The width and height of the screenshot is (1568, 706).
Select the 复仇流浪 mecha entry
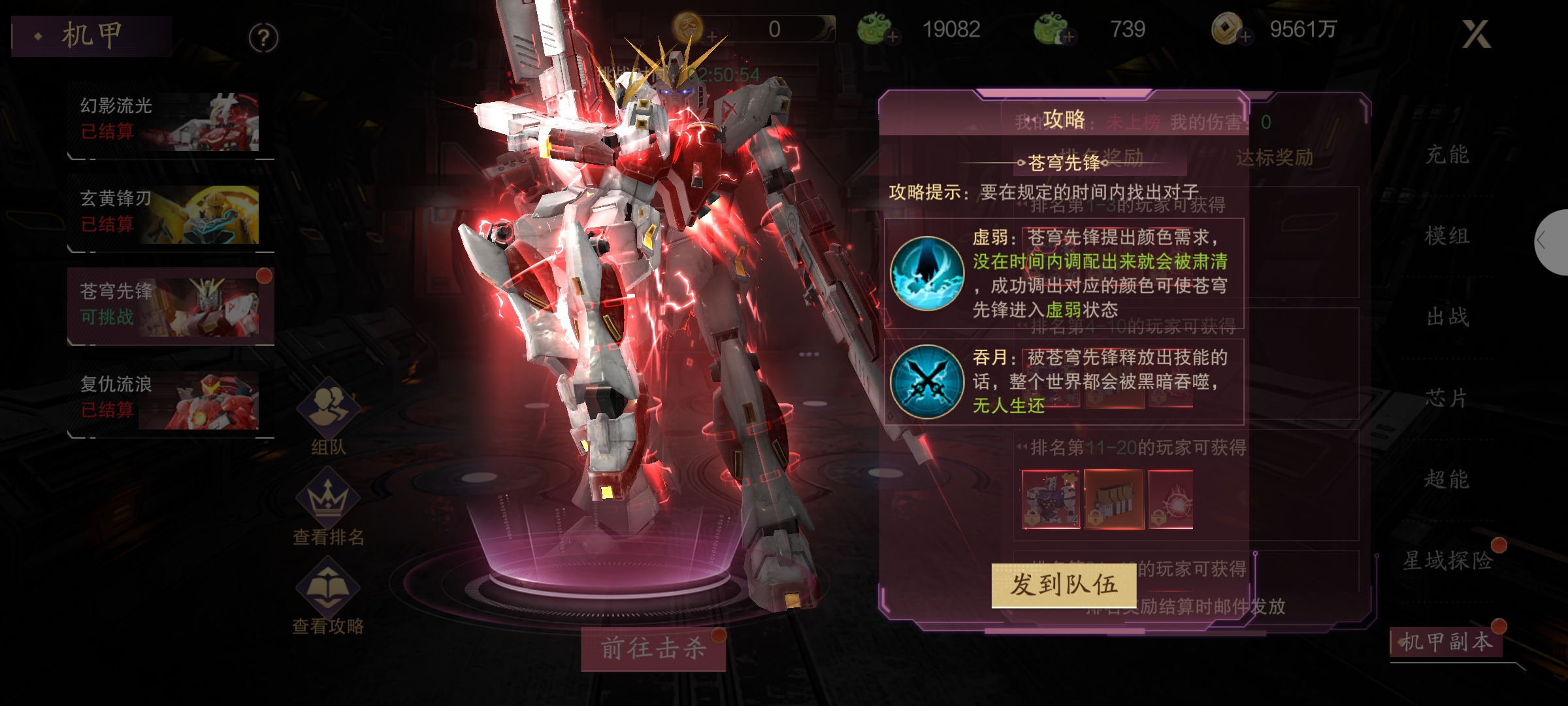pyautogui.click(x=169, y=399)
